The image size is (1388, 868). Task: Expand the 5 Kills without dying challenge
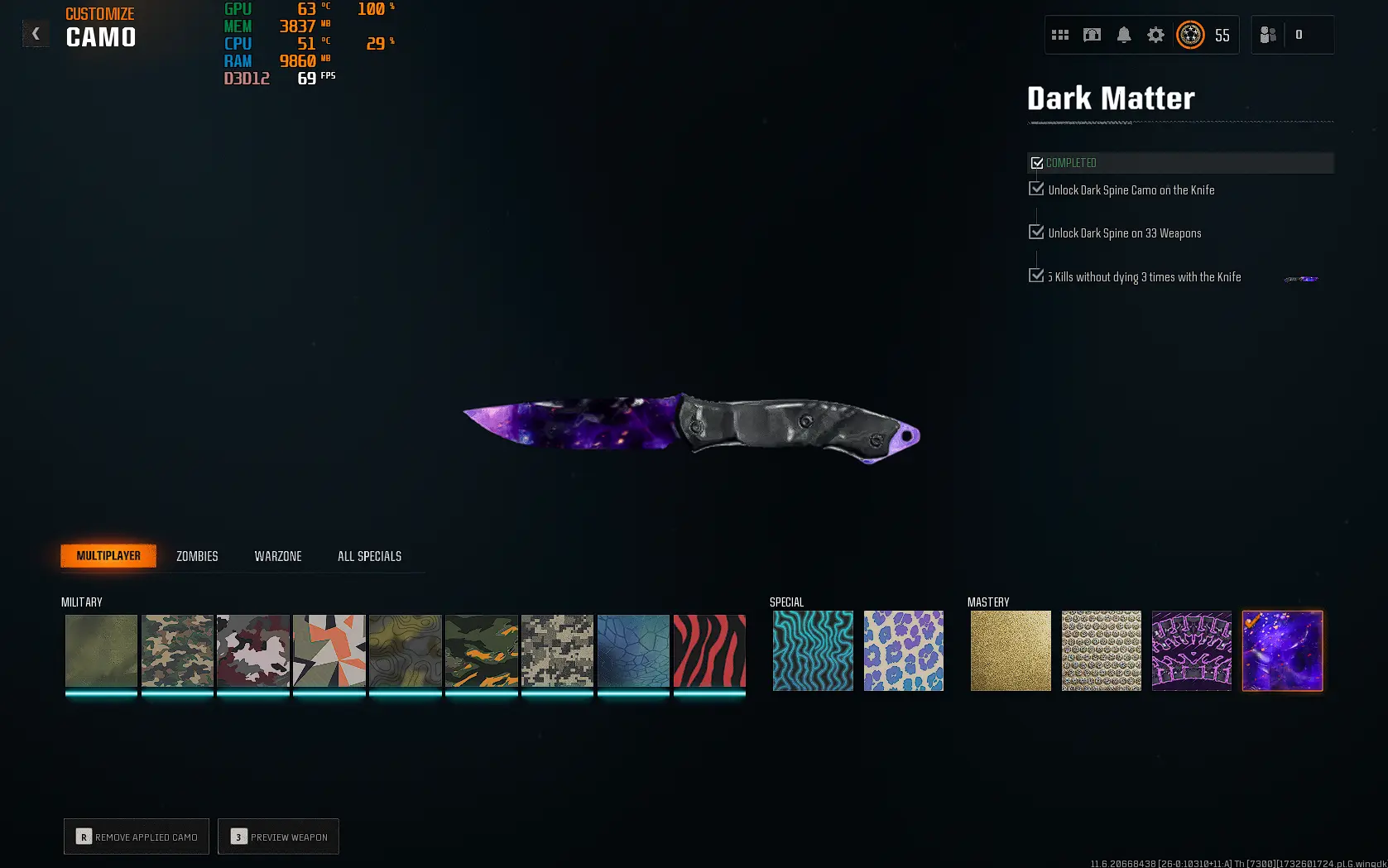(x=1036, y=274)
